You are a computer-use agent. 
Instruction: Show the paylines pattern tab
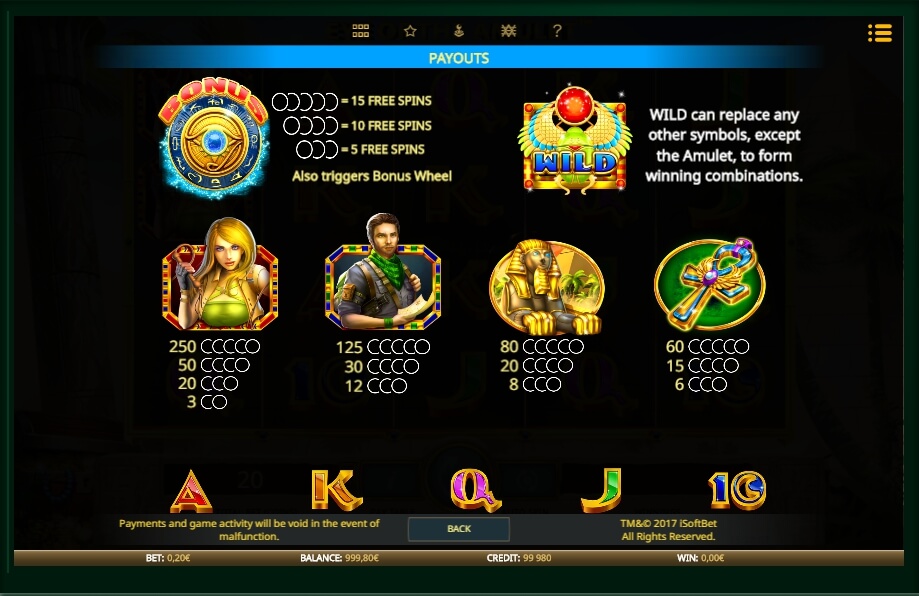click(x=508, y=31)
